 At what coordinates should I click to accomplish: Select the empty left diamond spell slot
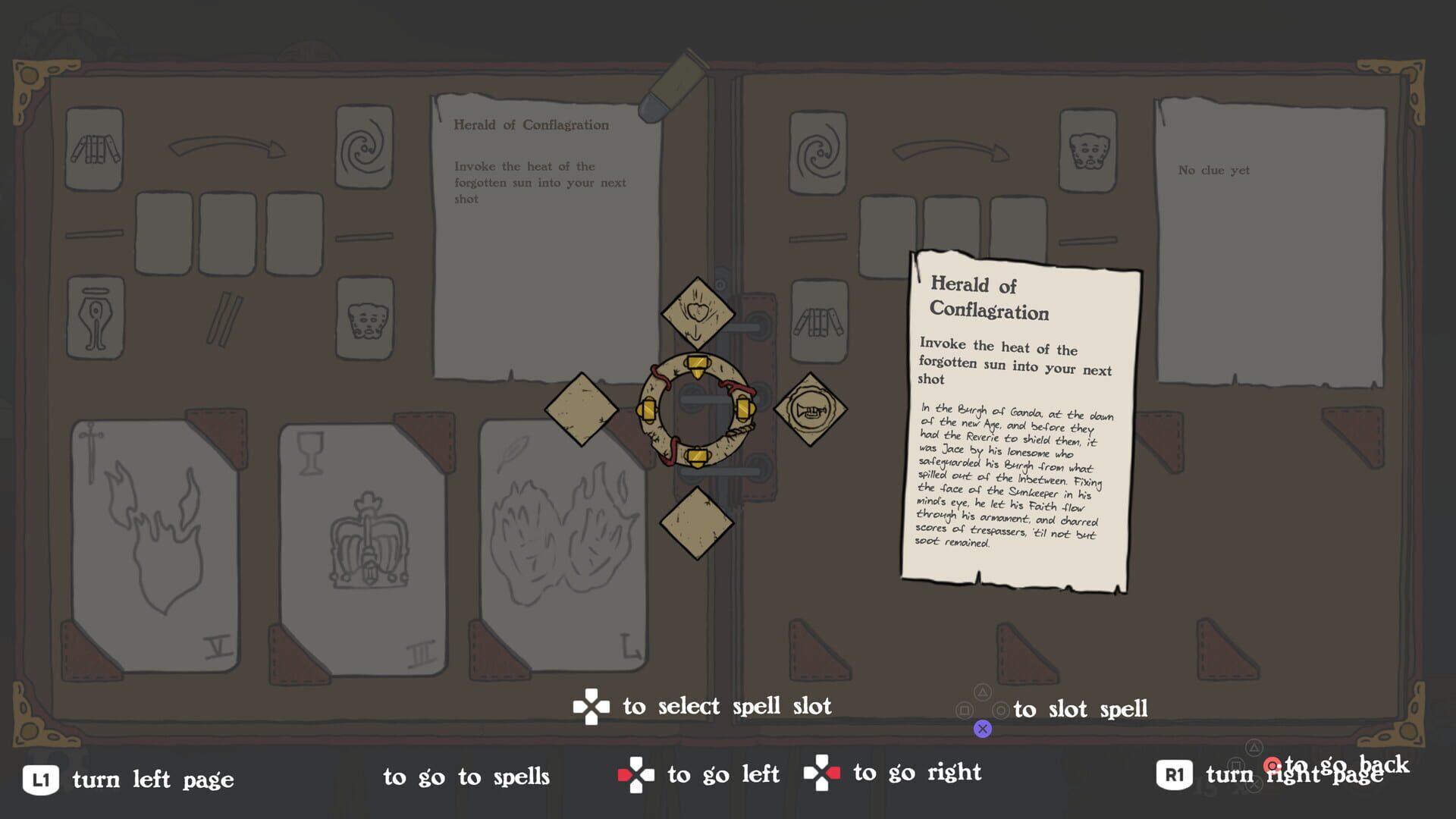pyautogui.click(x=580, y=408)
